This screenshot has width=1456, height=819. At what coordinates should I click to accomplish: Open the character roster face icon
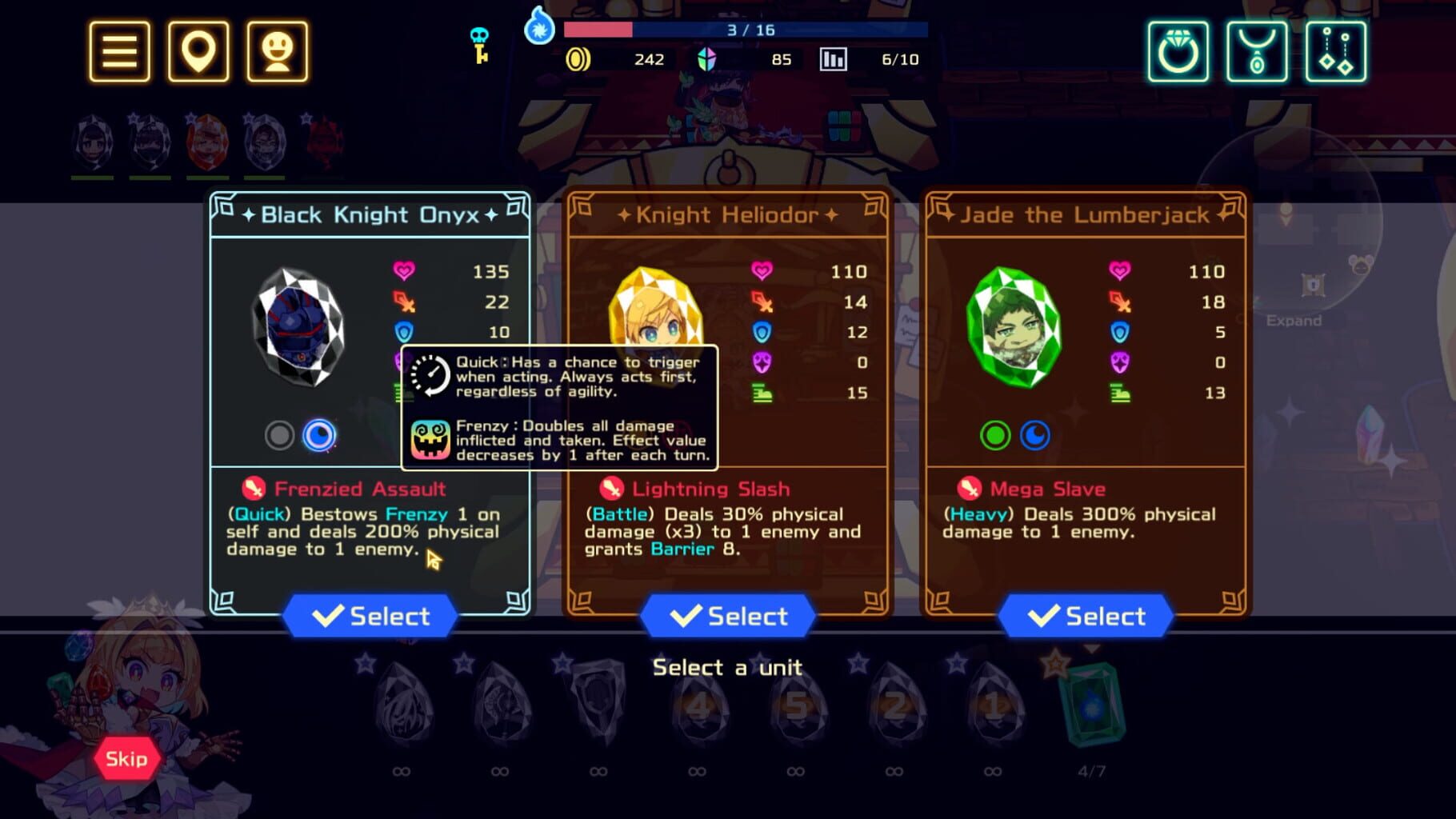coord(276,53)
